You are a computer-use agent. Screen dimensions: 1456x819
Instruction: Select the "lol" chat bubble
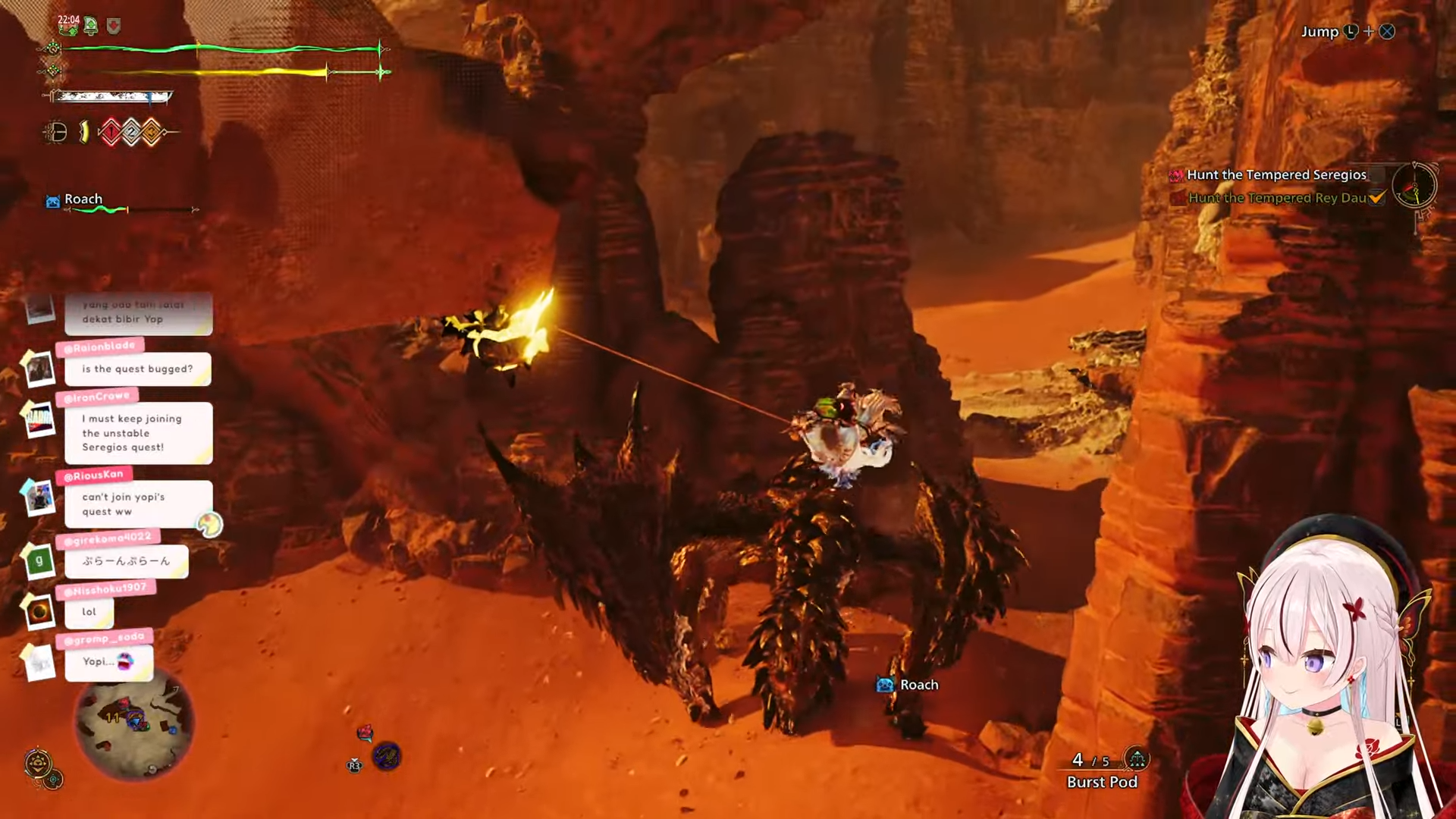point(89,612)
